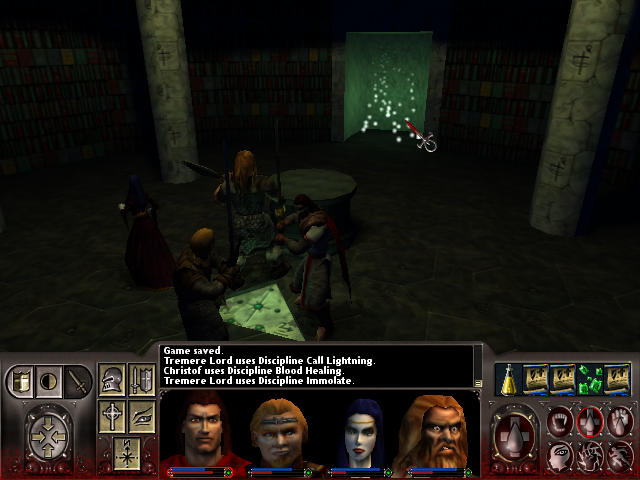Open the knight helmet panel
This screenshot has width=640, height=480.
pyautogui.click(x=113, y=381)
